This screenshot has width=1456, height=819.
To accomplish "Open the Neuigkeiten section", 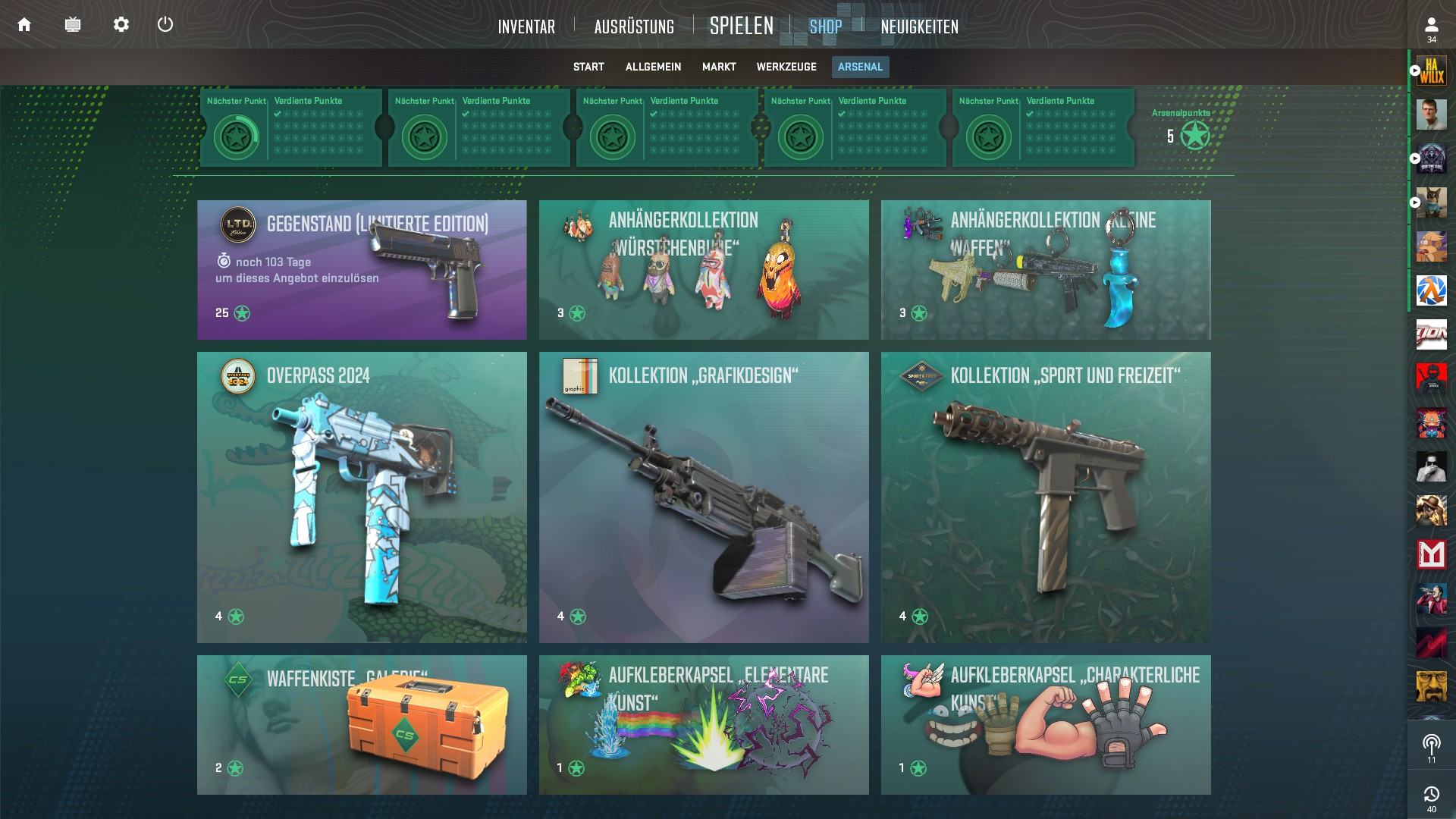I will [x=919, y=27].
